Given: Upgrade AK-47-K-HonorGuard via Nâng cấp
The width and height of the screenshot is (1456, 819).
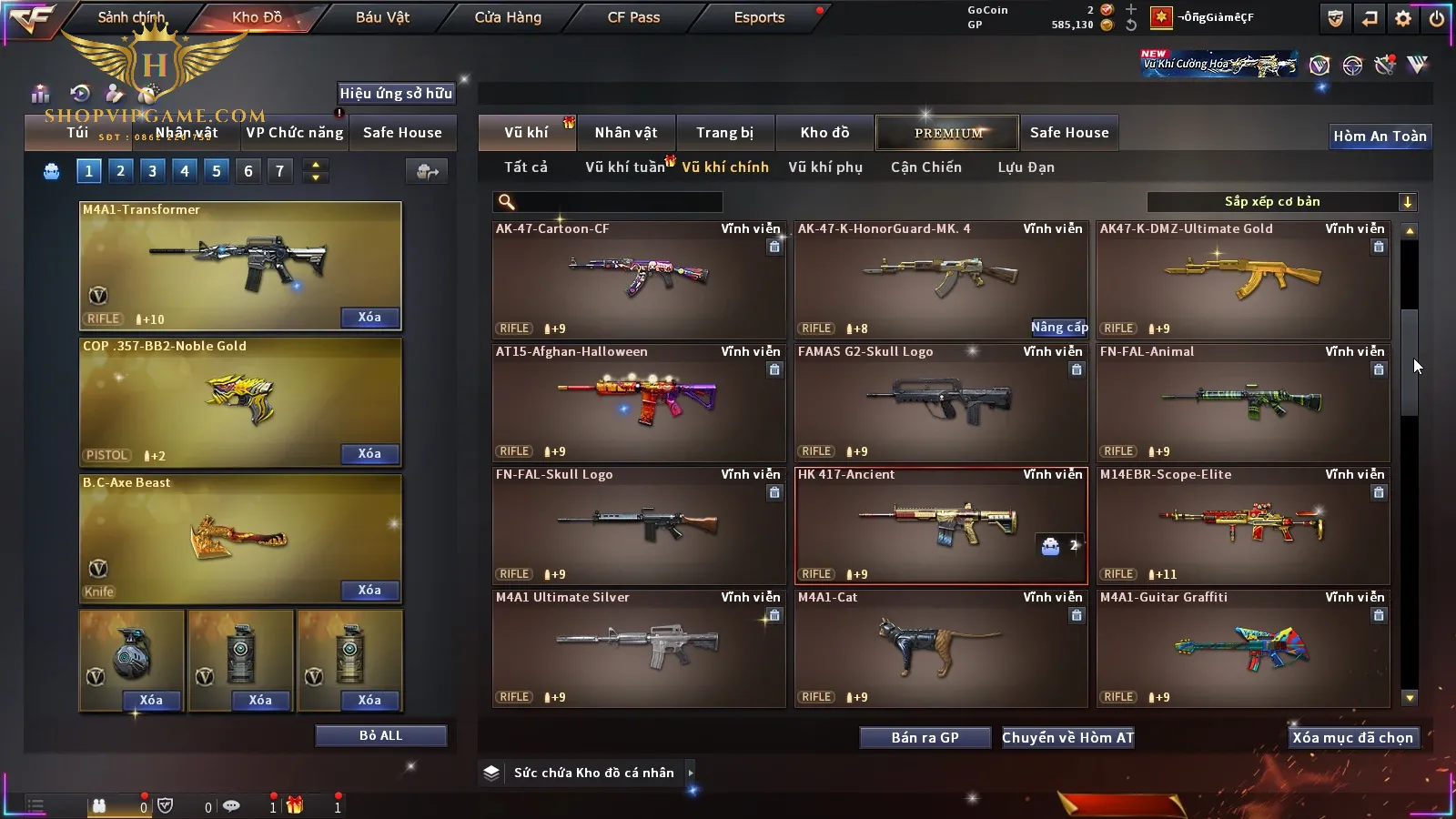Looking at the screenshot, I should (x=1059, y=328).
